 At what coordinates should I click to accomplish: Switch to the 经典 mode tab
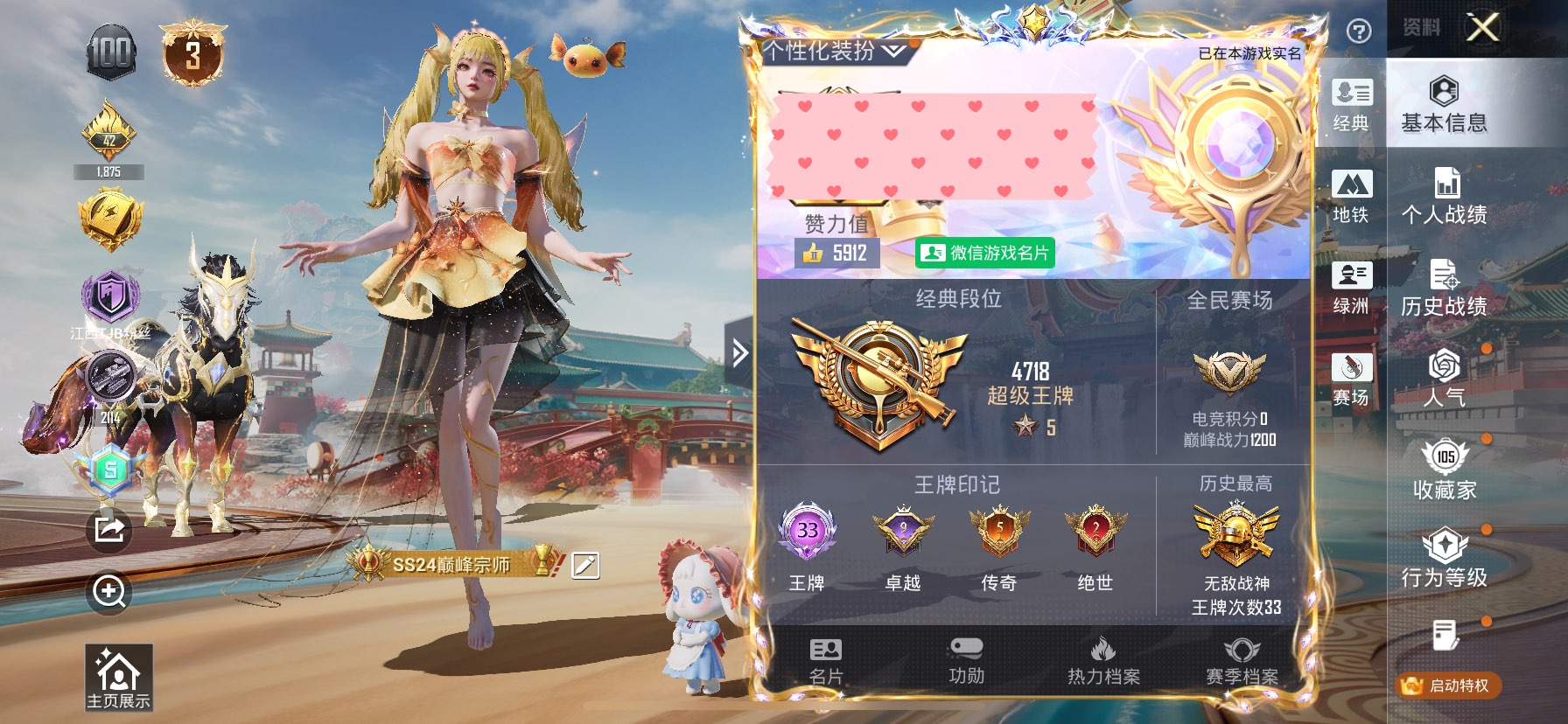tap(1351, 104)
